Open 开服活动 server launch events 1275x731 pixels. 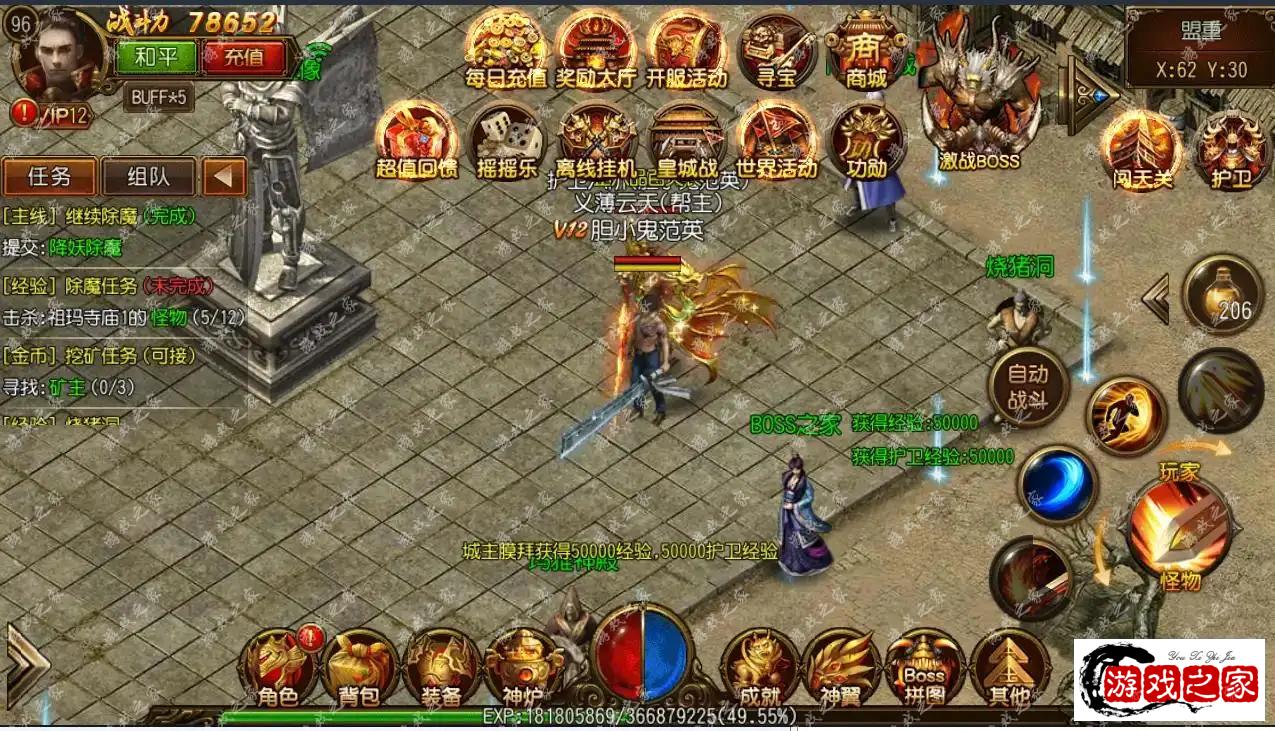(x=686, y=48)
